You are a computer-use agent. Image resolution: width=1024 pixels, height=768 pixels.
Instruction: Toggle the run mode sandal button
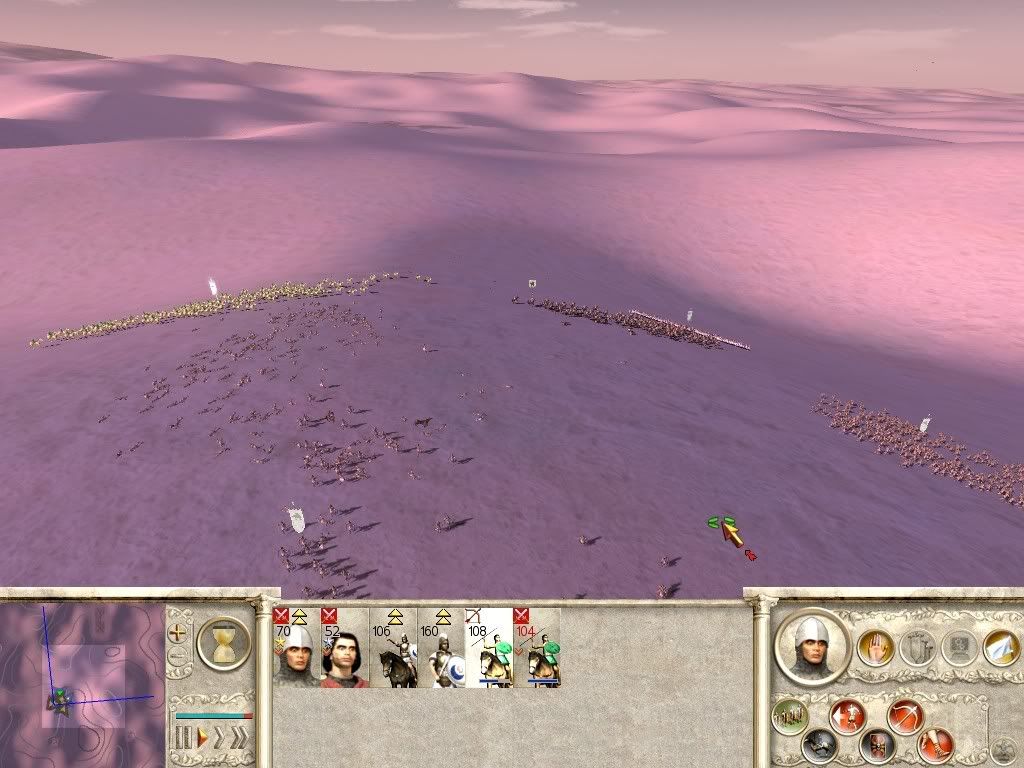[x=937, y=744]
